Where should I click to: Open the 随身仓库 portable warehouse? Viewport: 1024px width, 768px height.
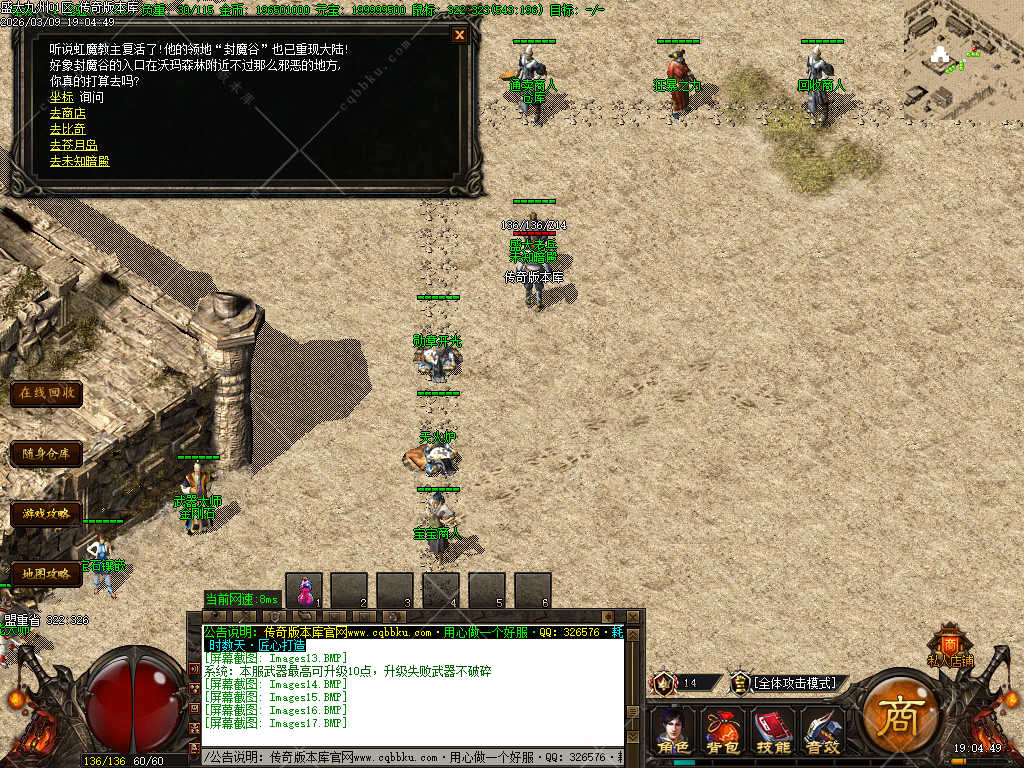tap(46, 454)
